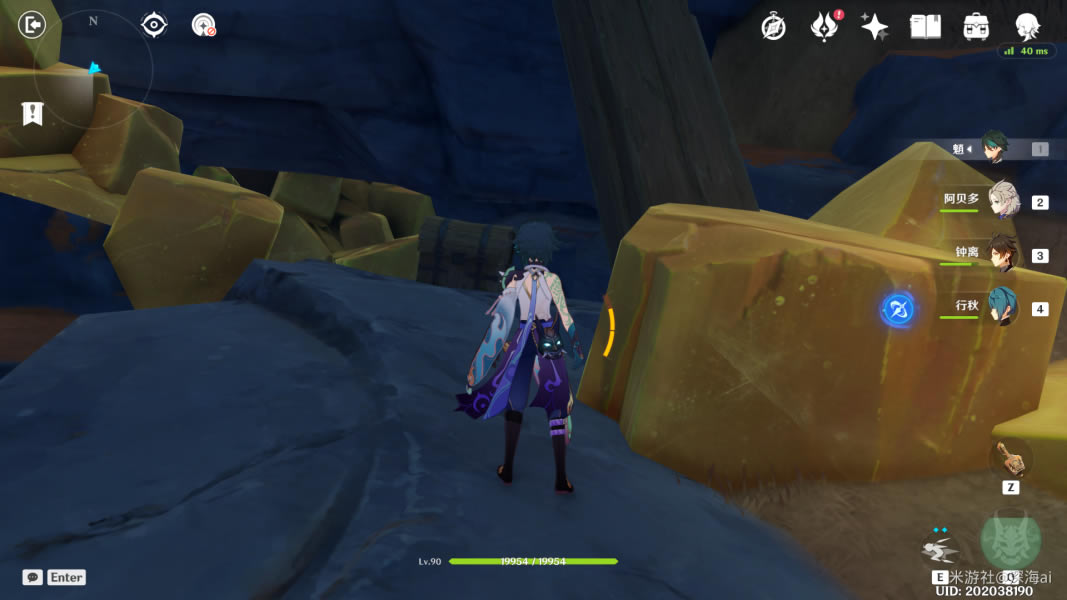Open the Adventurer Handbook book icon
Viewport: 1067px width, 600px height.
point(925,27)
